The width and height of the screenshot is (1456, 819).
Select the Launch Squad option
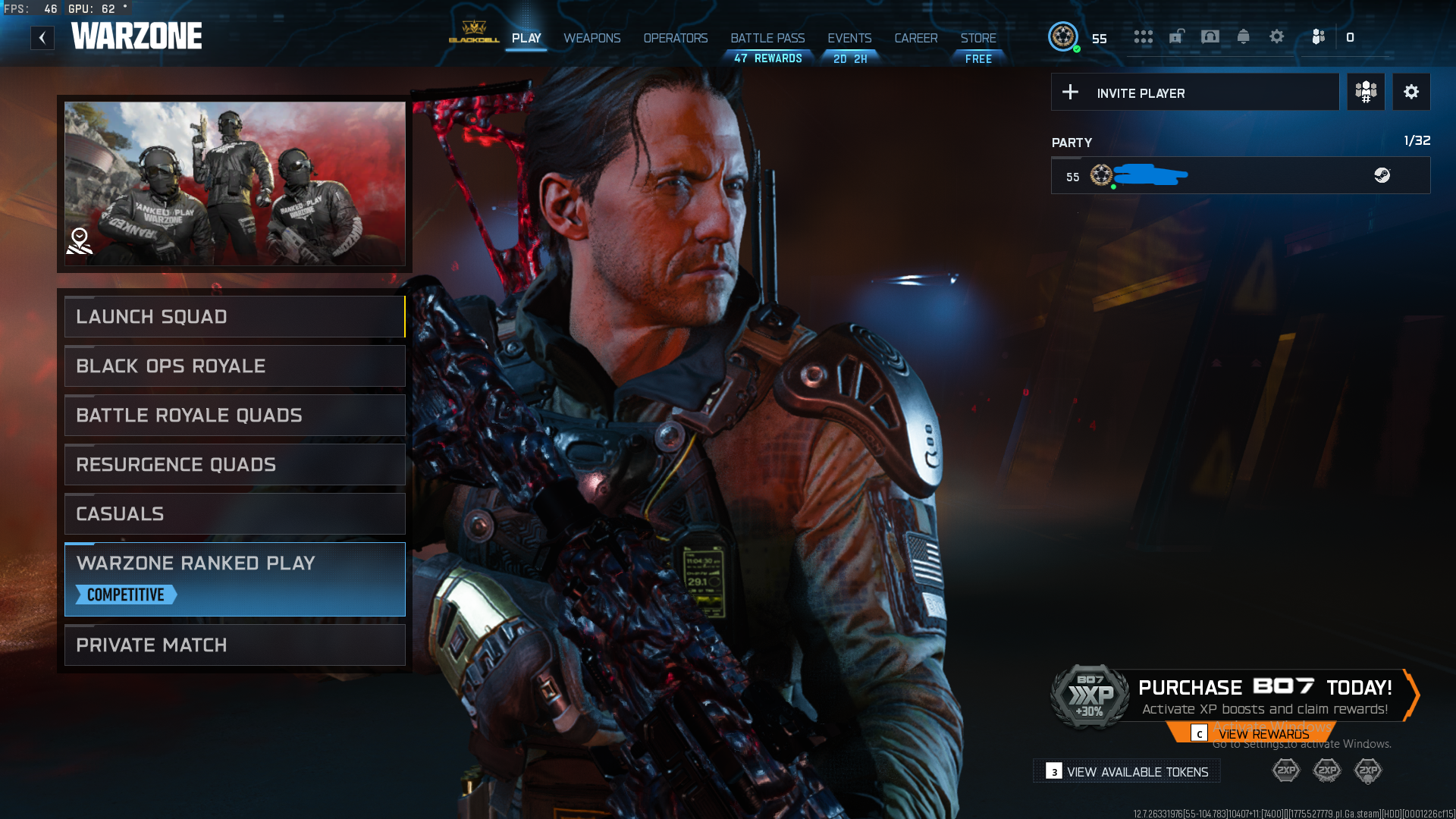pyautogui.click(x=235, y=317)
